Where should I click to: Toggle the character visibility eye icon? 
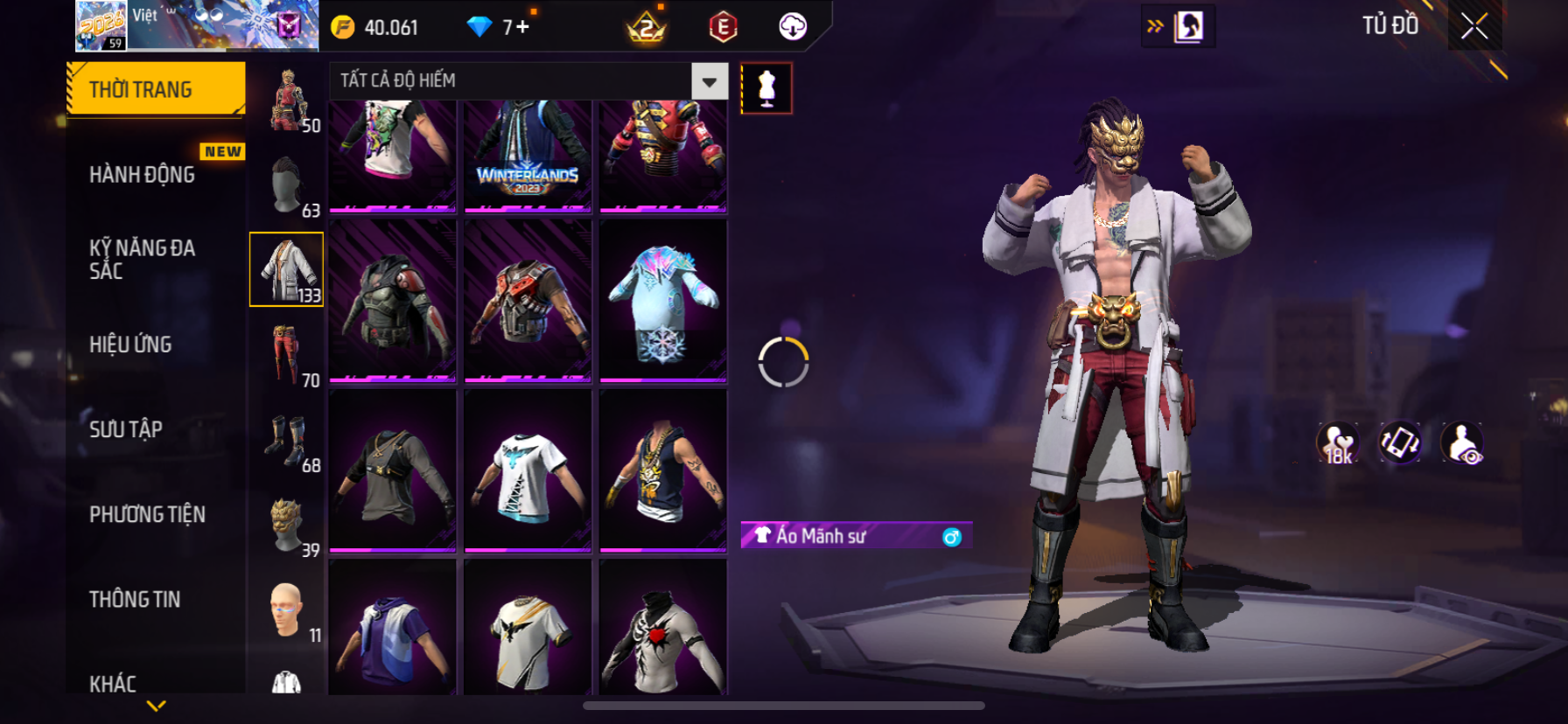(1462, 443)
